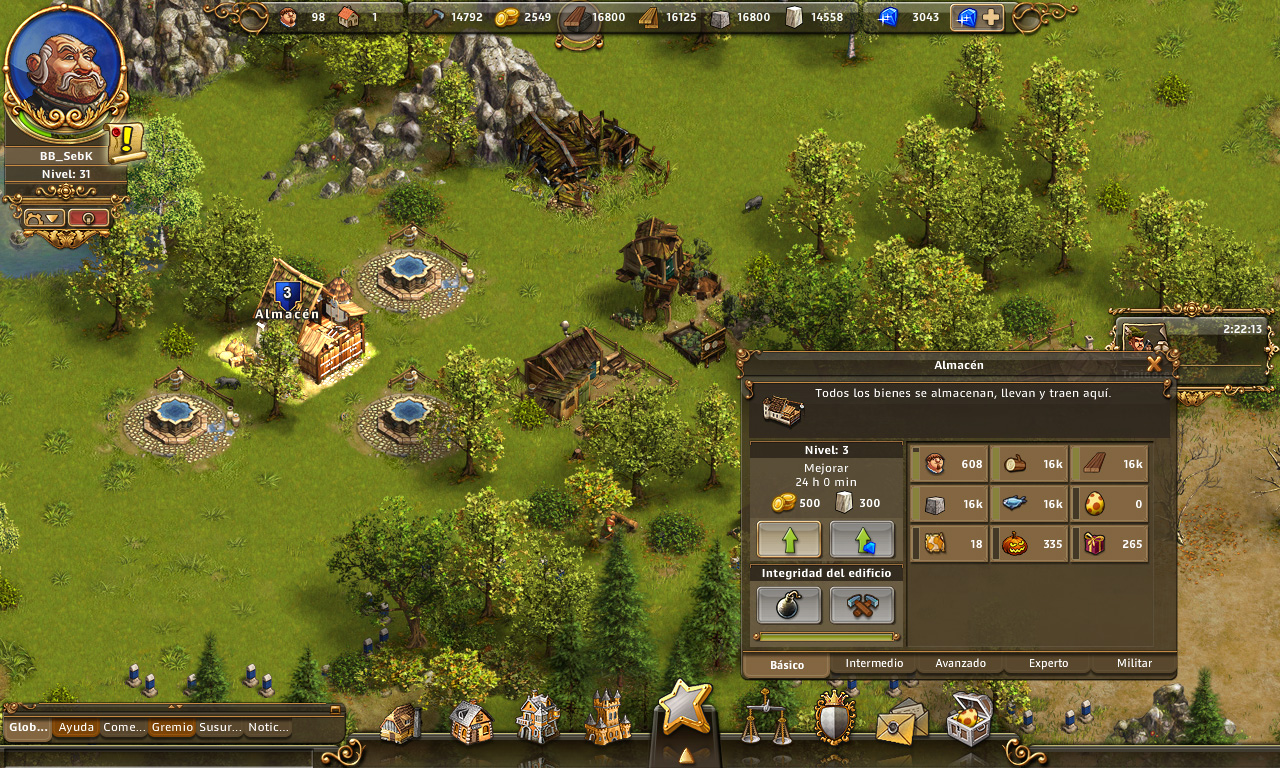Upgrade instantly using the gem arrow button
Screen dimensions: 1280x768
[861, 539]
